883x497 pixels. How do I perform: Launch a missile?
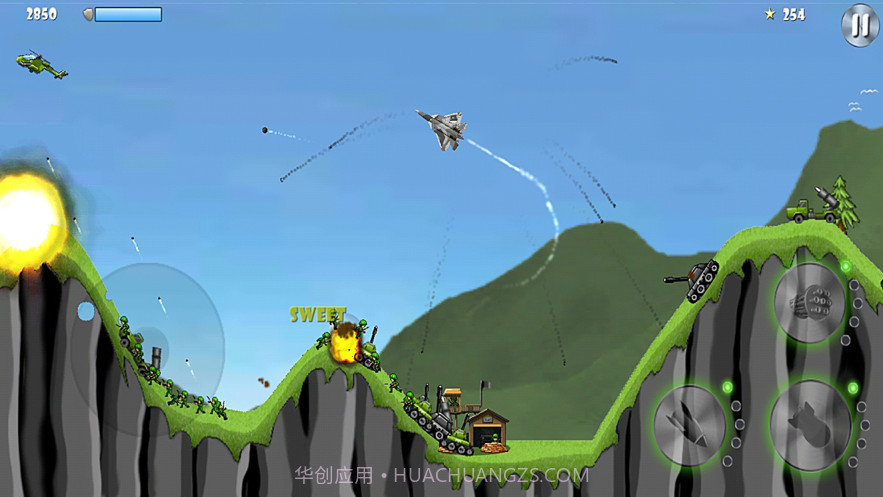pos(689,425)
